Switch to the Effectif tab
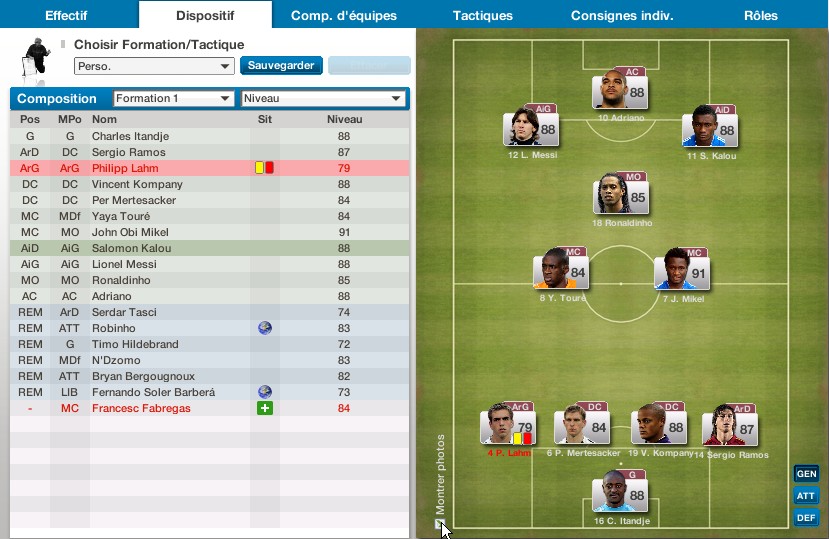The width and height of the screenshot is (829, 539). tap(66, 15)
